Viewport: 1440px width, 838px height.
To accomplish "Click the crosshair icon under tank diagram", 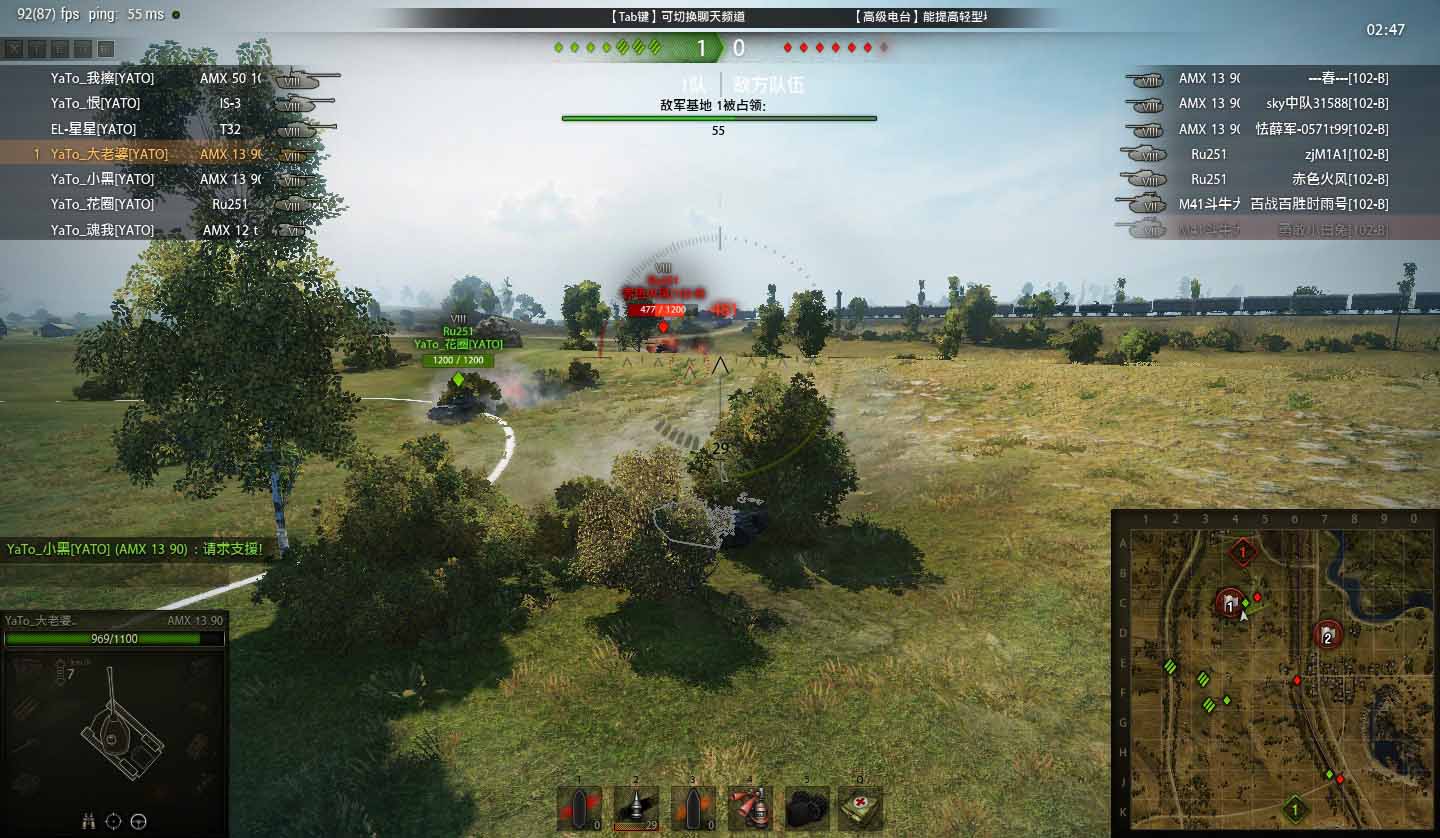I will coord(113,821).
